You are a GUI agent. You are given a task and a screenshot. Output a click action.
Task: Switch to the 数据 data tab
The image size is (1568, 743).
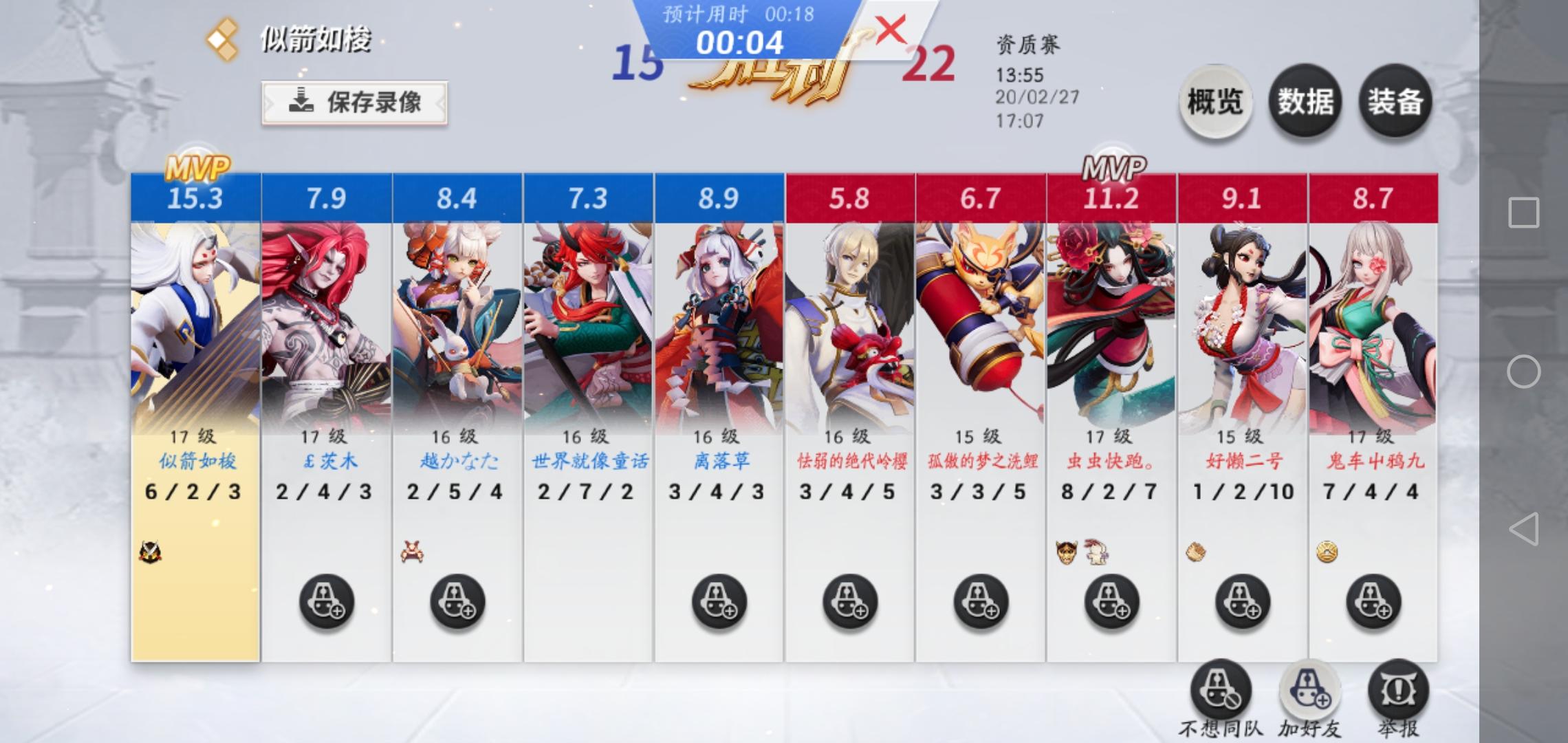point(1305,102)
